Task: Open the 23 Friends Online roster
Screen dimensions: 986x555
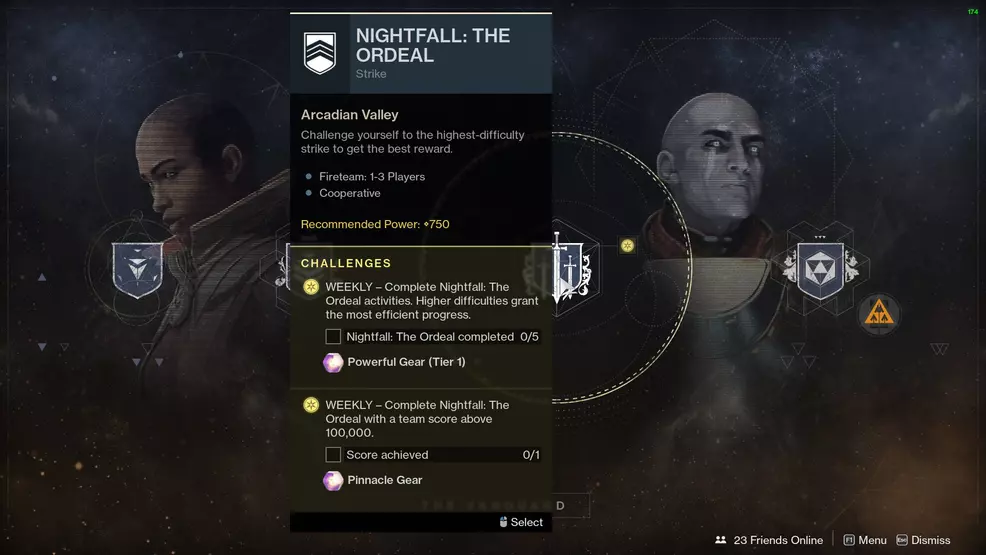Action: coord(769,540)
